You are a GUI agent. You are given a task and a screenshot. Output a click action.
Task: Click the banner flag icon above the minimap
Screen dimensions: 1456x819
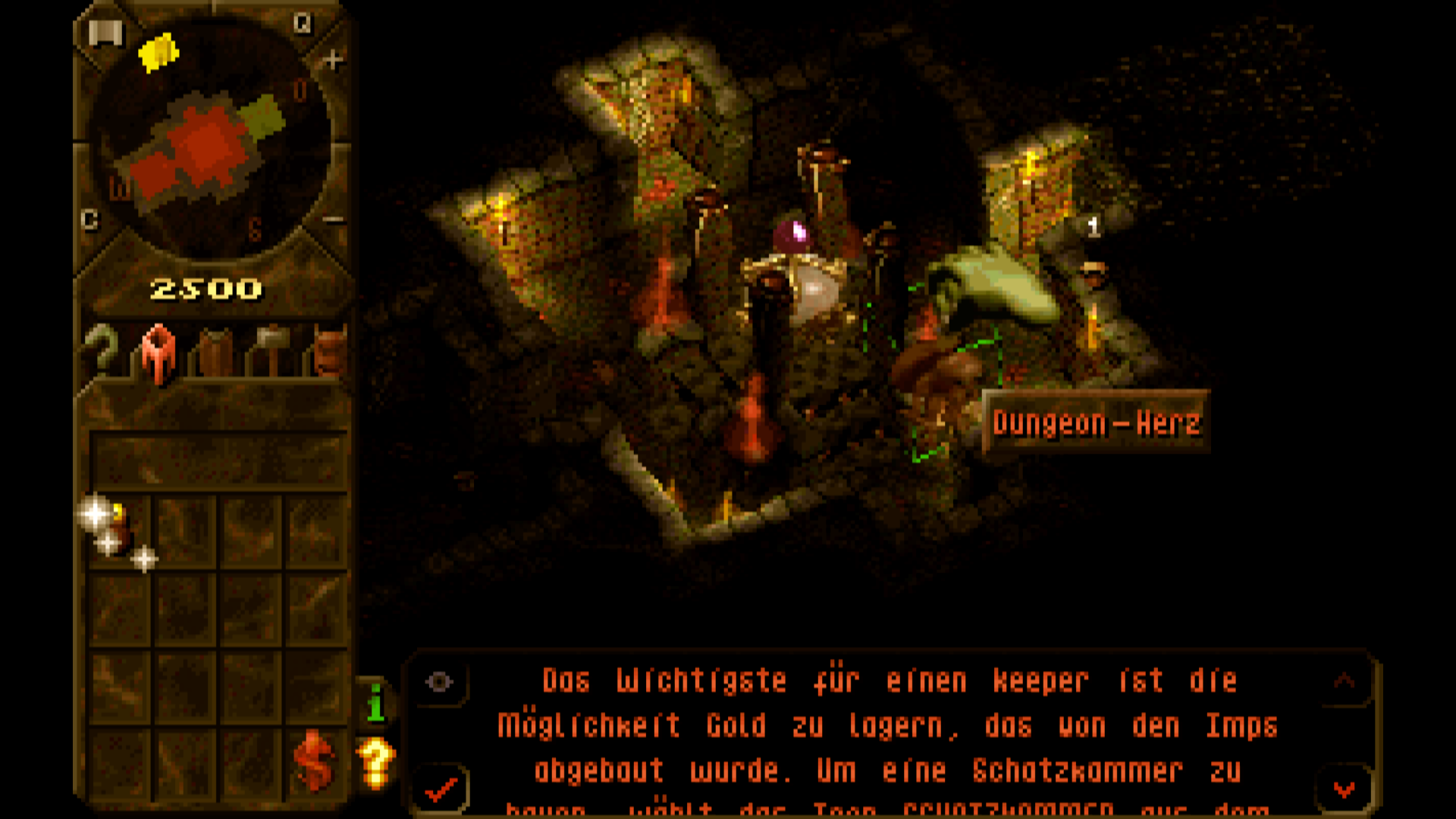(106, 32)
